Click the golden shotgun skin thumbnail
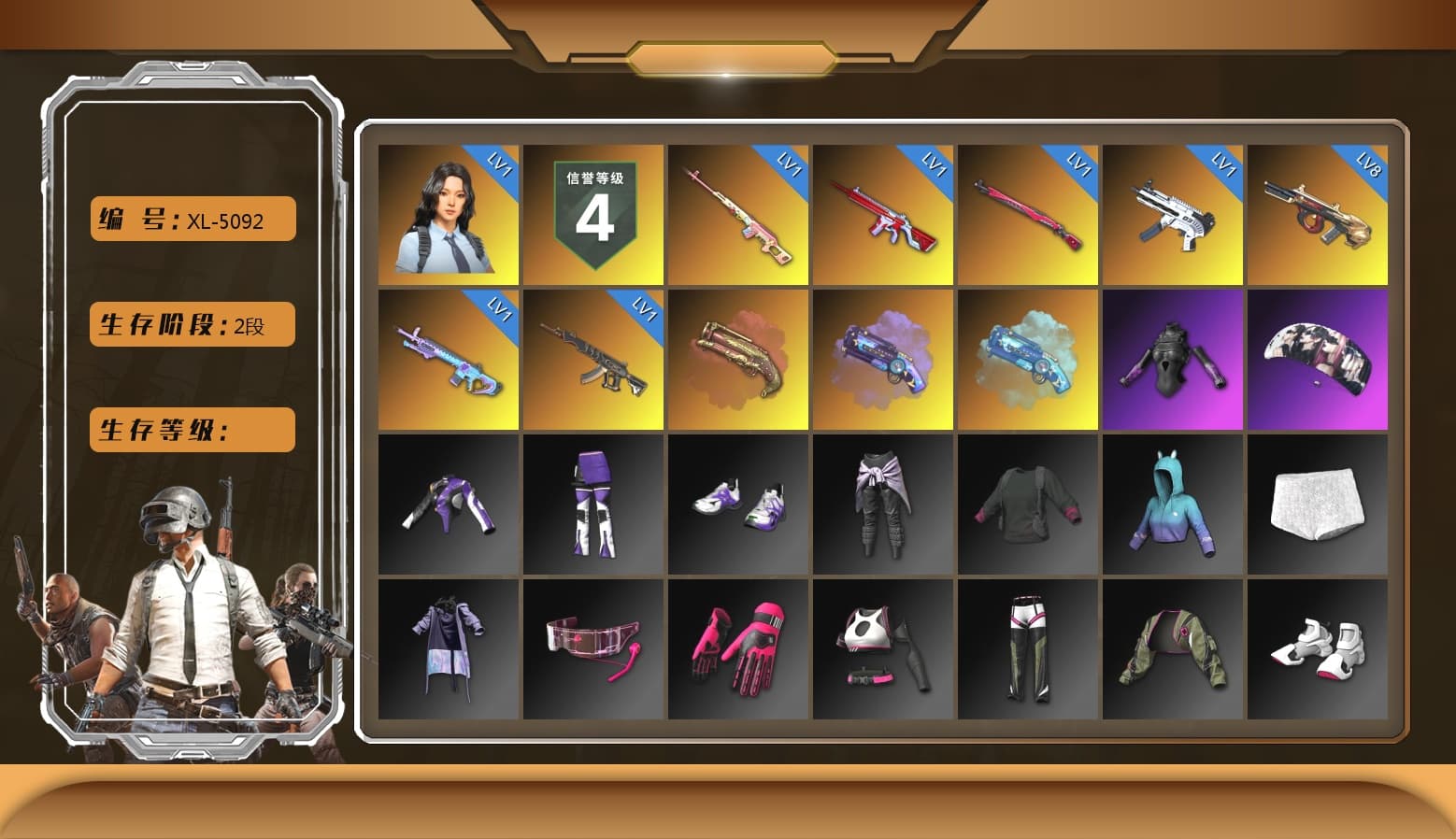The image size is (1456, 839). pyautogui.click(x=738, y=360)
